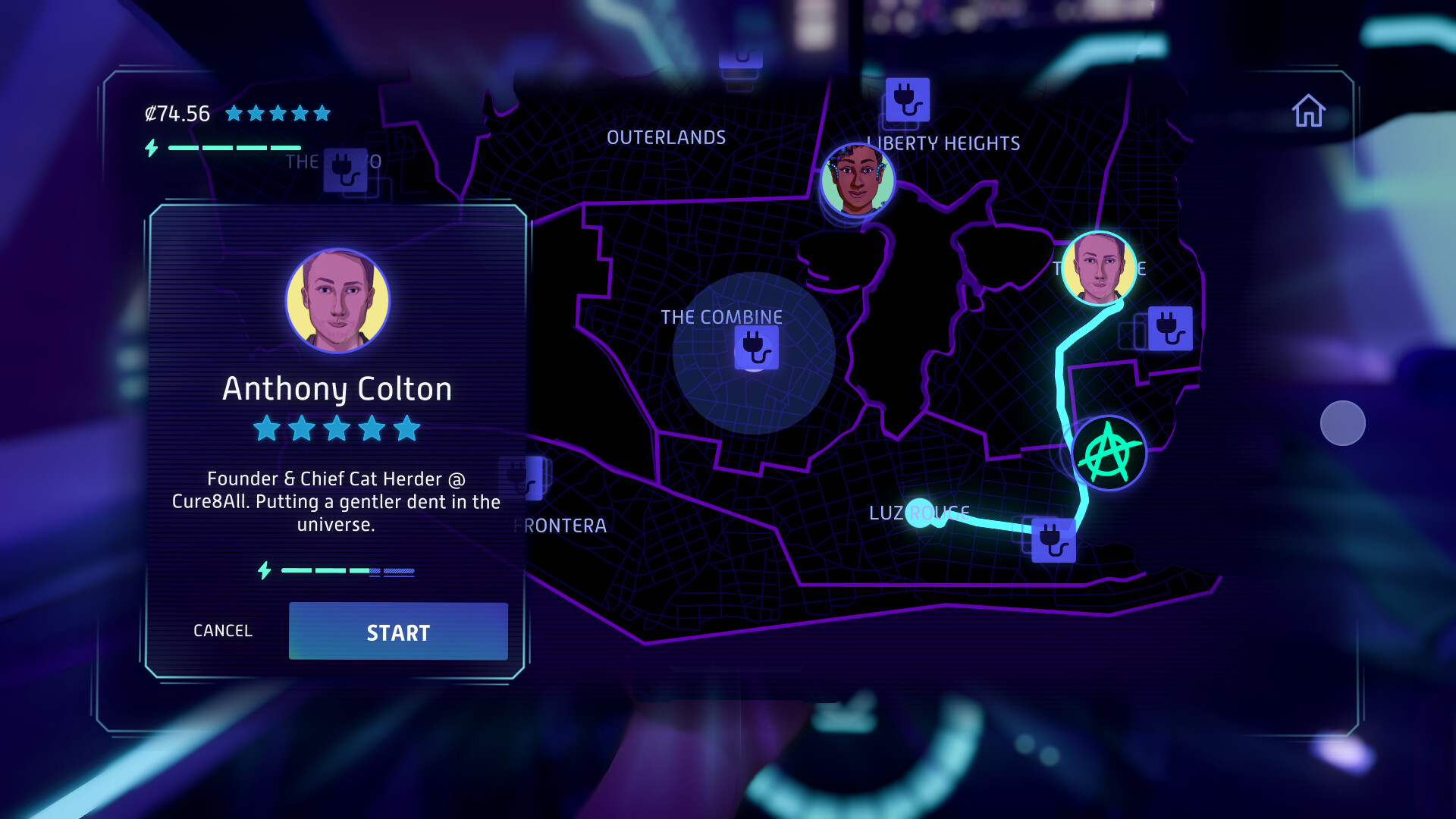Start the ride with Anthony Colton
1456x819 pixels.
398,632
